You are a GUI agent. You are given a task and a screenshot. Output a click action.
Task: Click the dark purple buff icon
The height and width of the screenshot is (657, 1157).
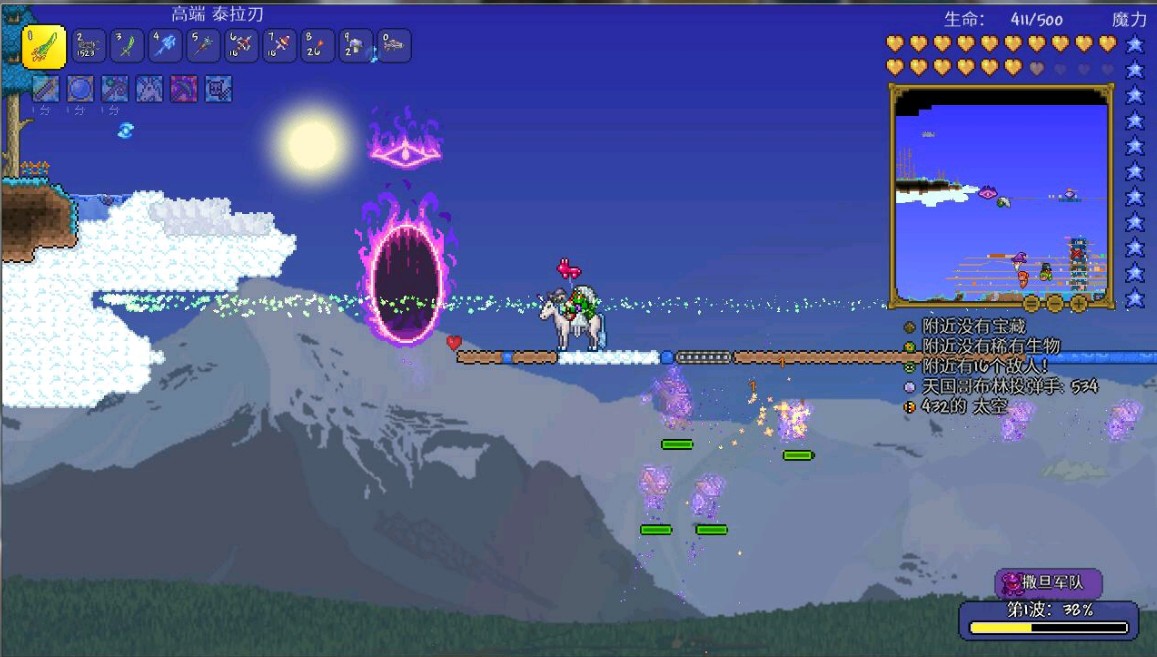[184, 90]
